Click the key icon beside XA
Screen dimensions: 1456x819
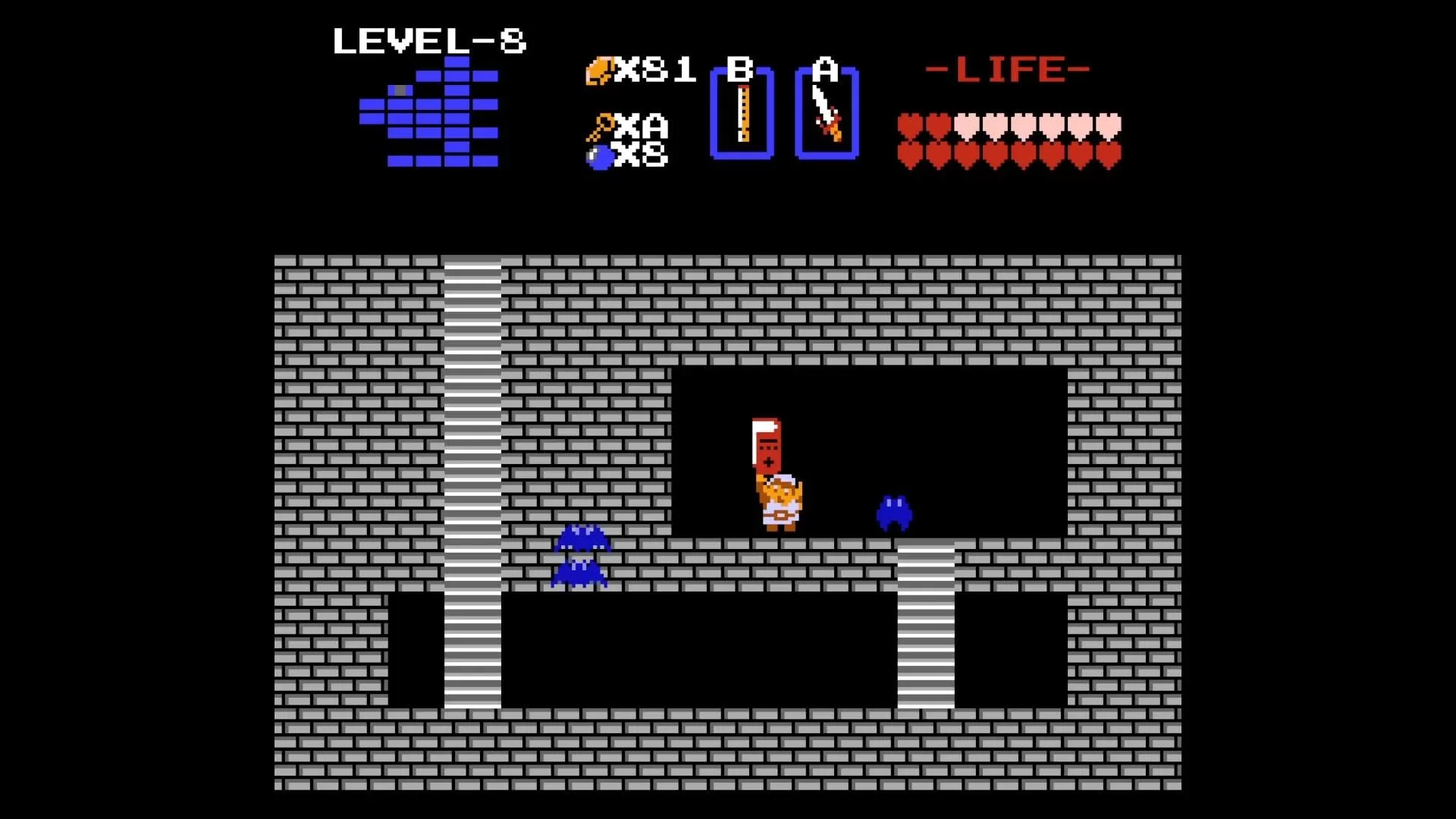pyautogui.click(x=598, y=125)
